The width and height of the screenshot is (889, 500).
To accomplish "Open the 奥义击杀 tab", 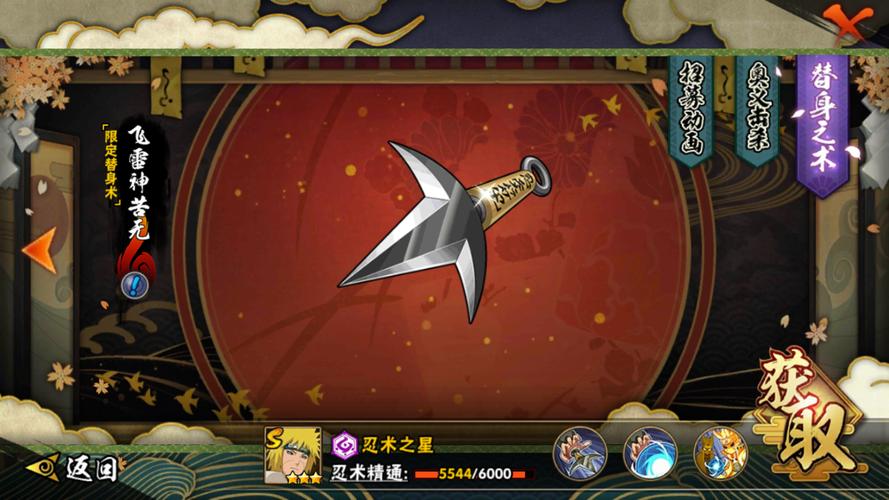I will (757, 108).
